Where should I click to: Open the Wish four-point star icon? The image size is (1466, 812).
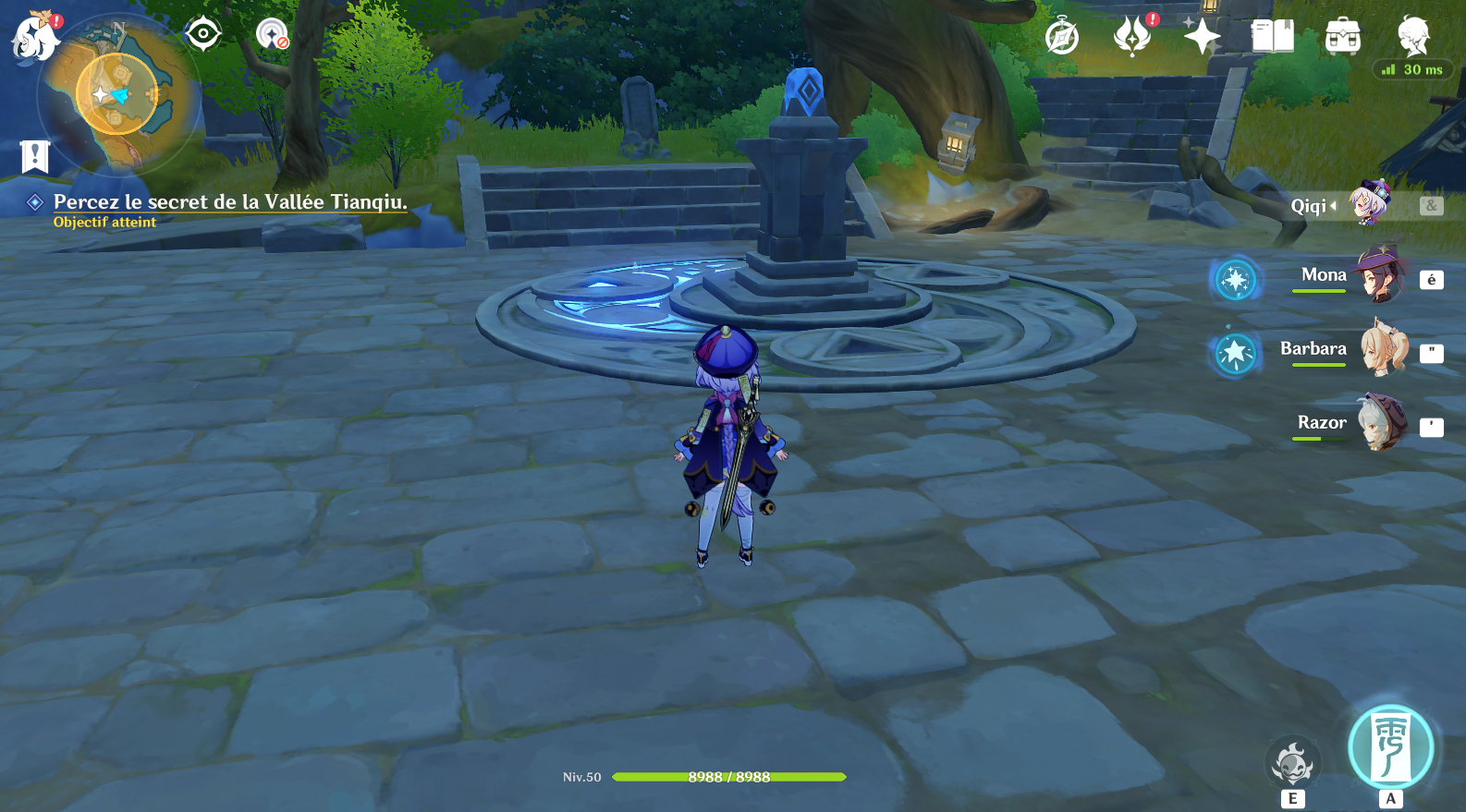tap(1202, 37)
